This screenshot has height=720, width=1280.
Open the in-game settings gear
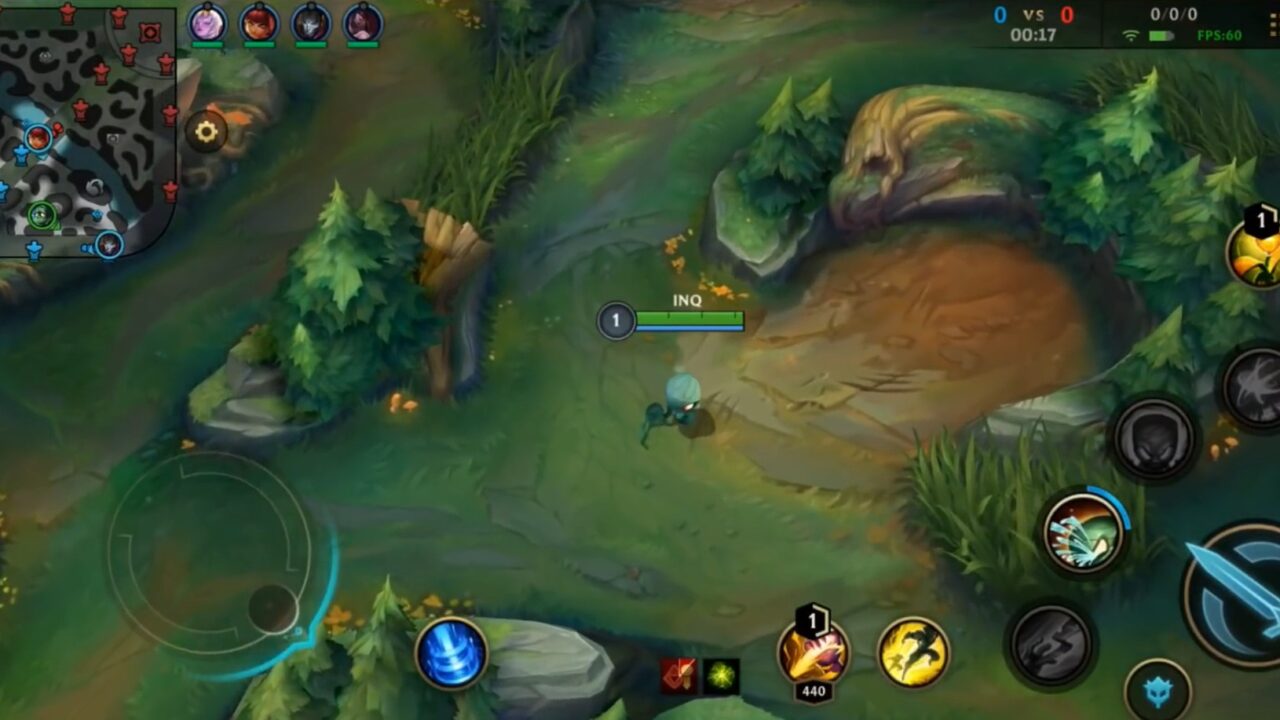[207, 132]
